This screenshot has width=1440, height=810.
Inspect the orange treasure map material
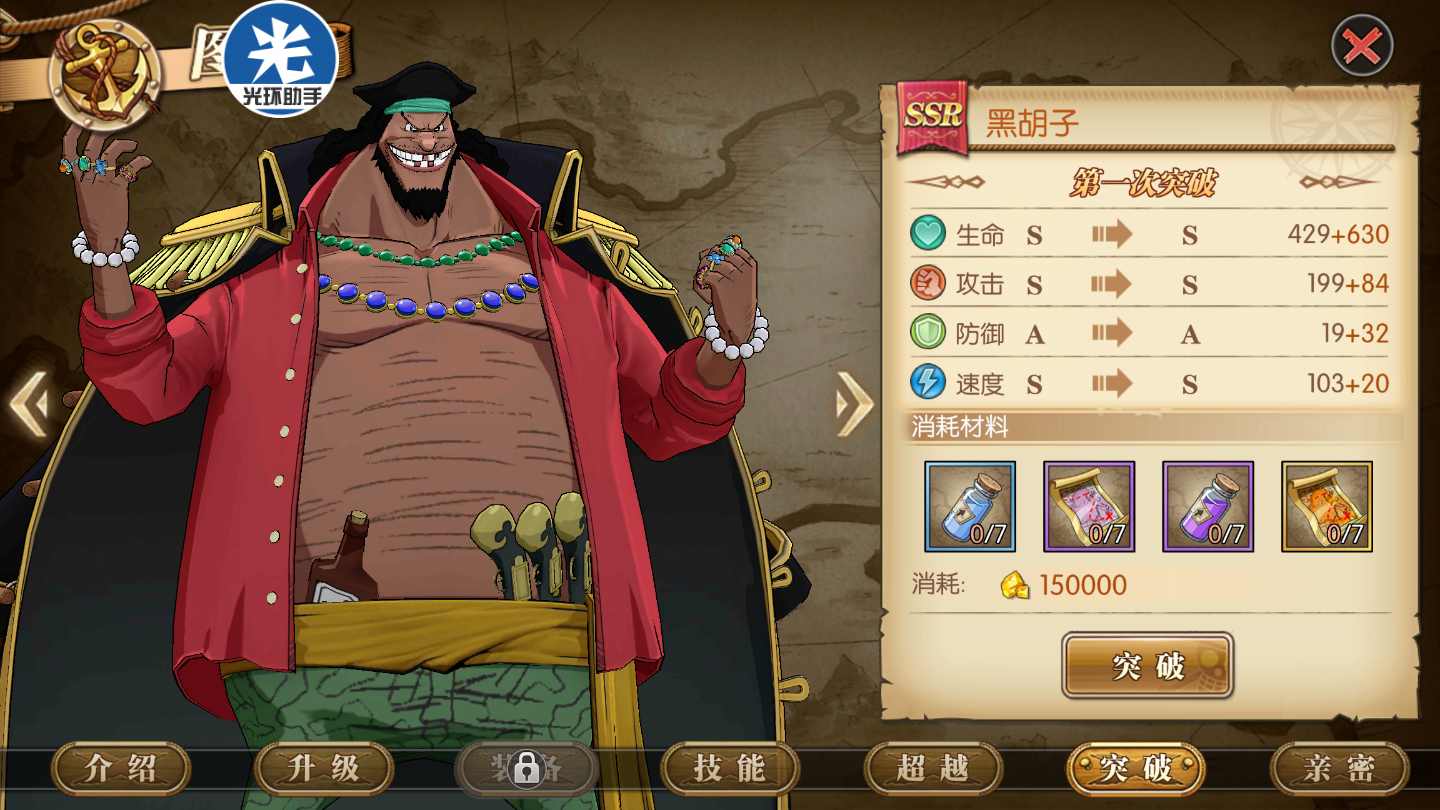pos(1327,506)
